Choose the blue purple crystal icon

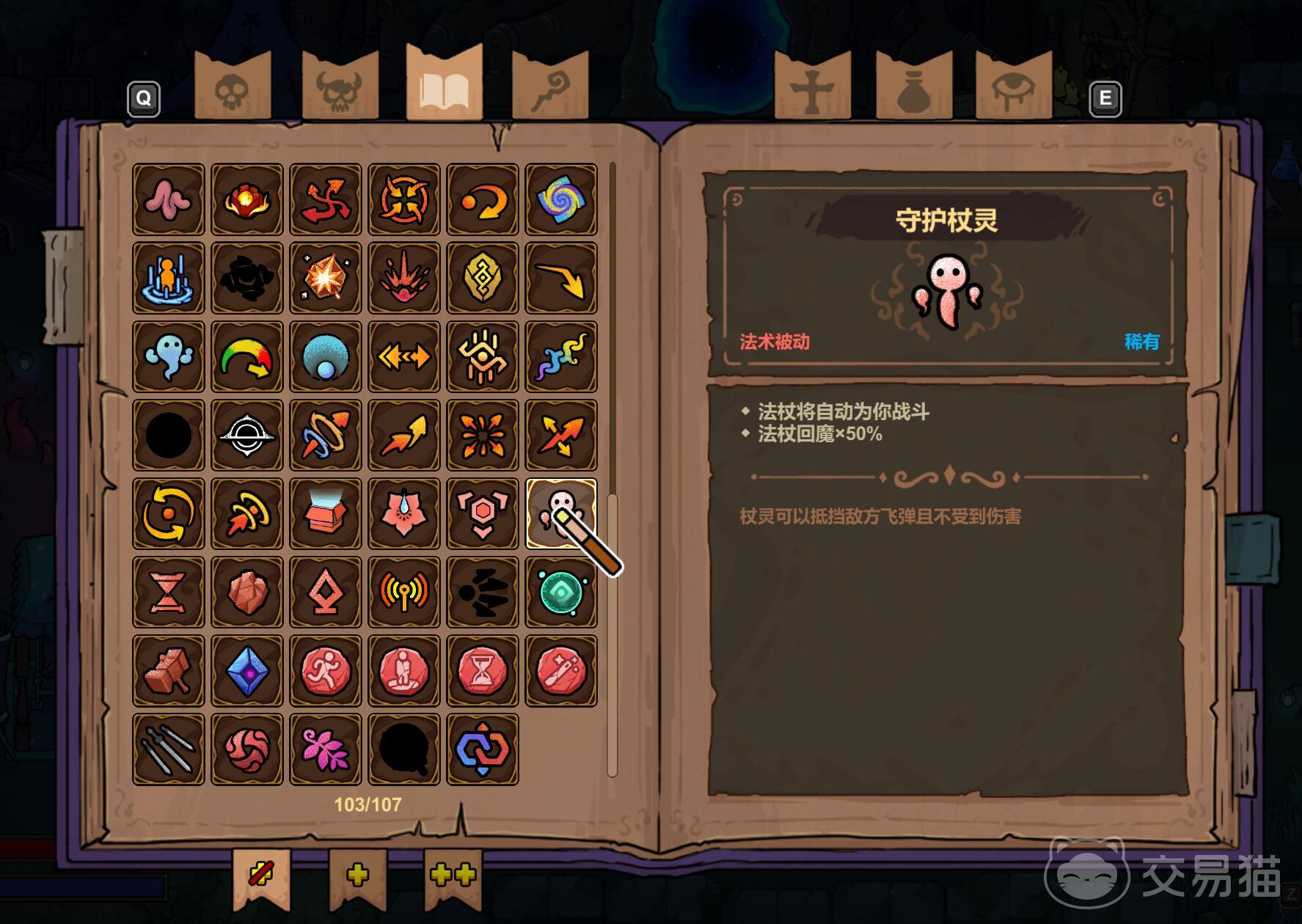(x=247, y=670)
